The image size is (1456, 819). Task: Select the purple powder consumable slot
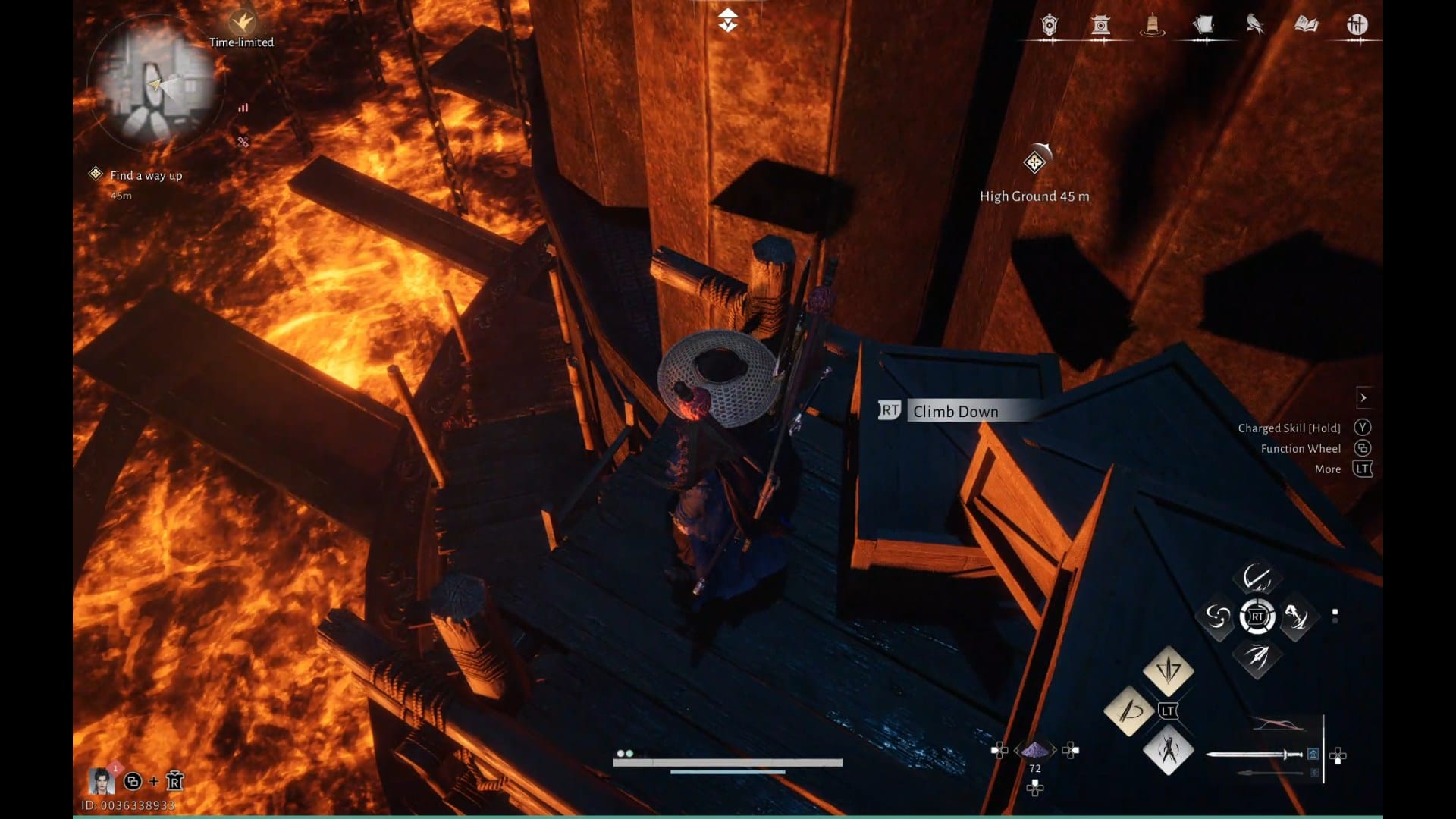1035,751
